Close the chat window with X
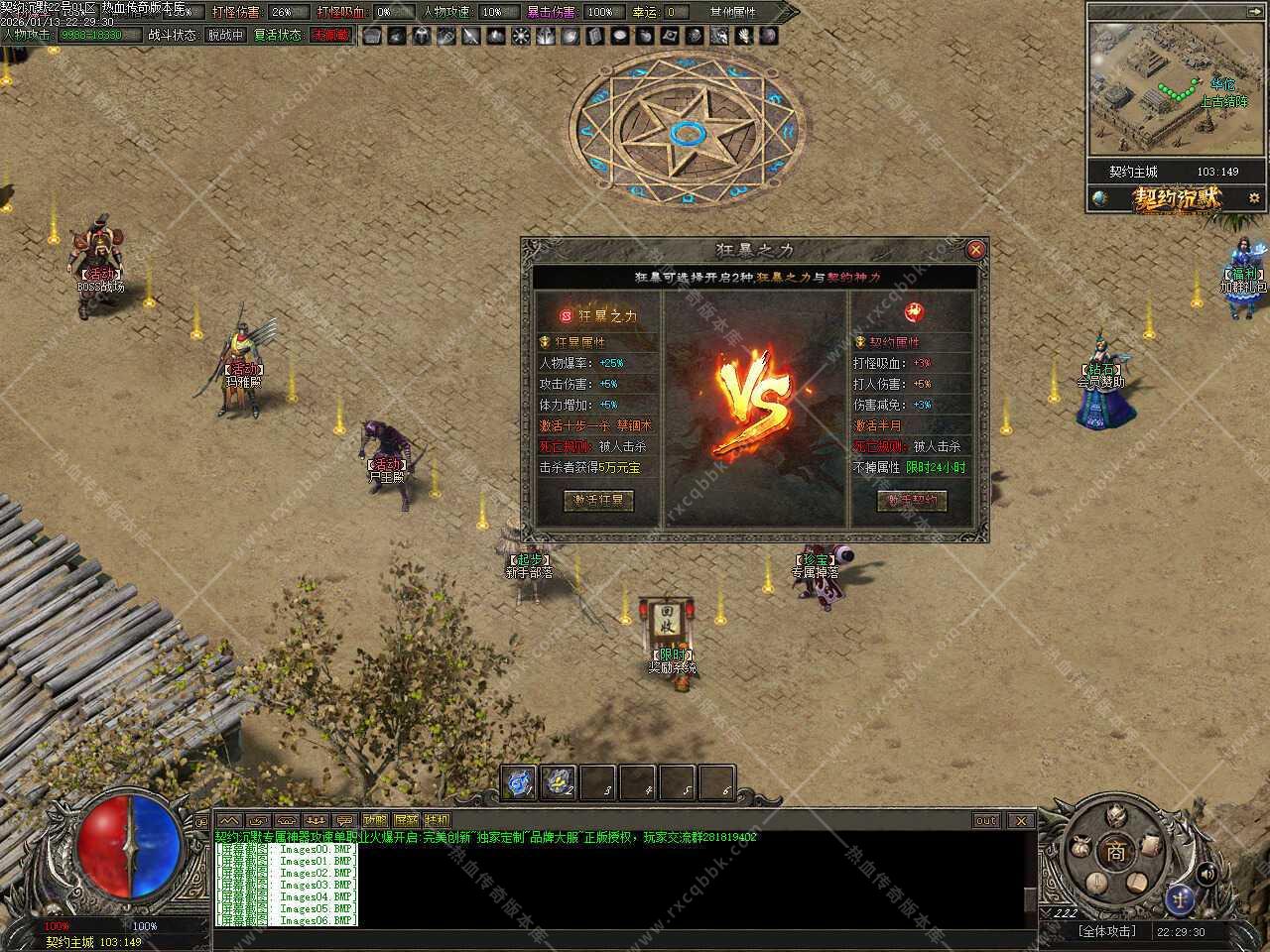Image resolution: width=1270 pixels, height=952 pixels. click(x=1019, y=820)
